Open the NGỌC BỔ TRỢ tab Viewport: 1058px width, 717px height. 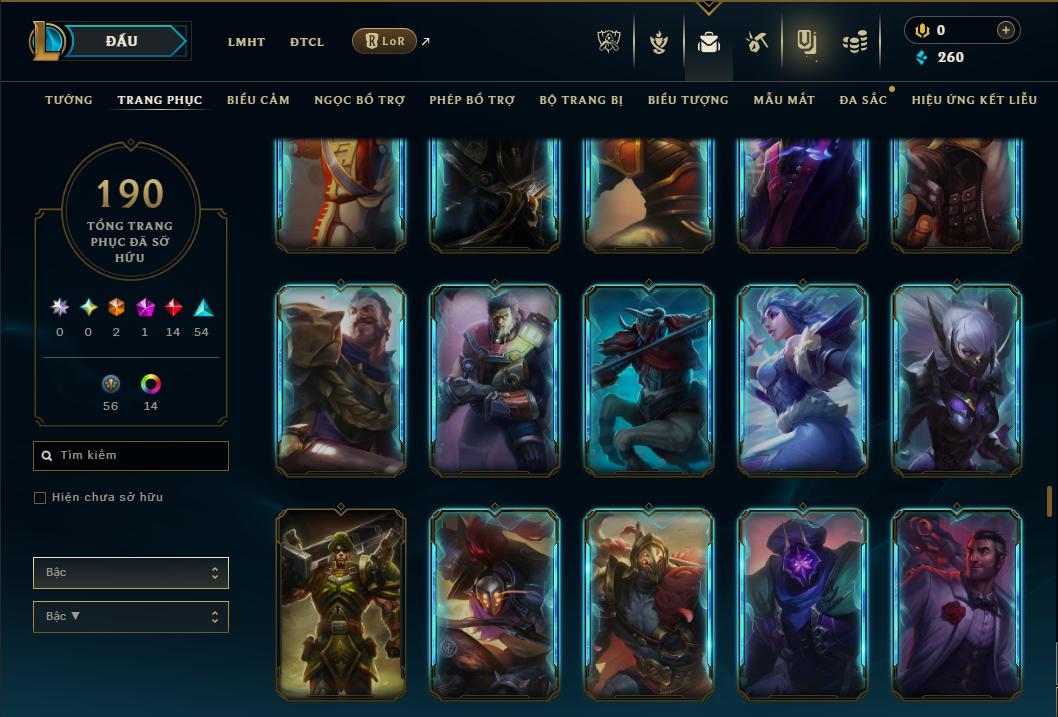tap(359, 100)
